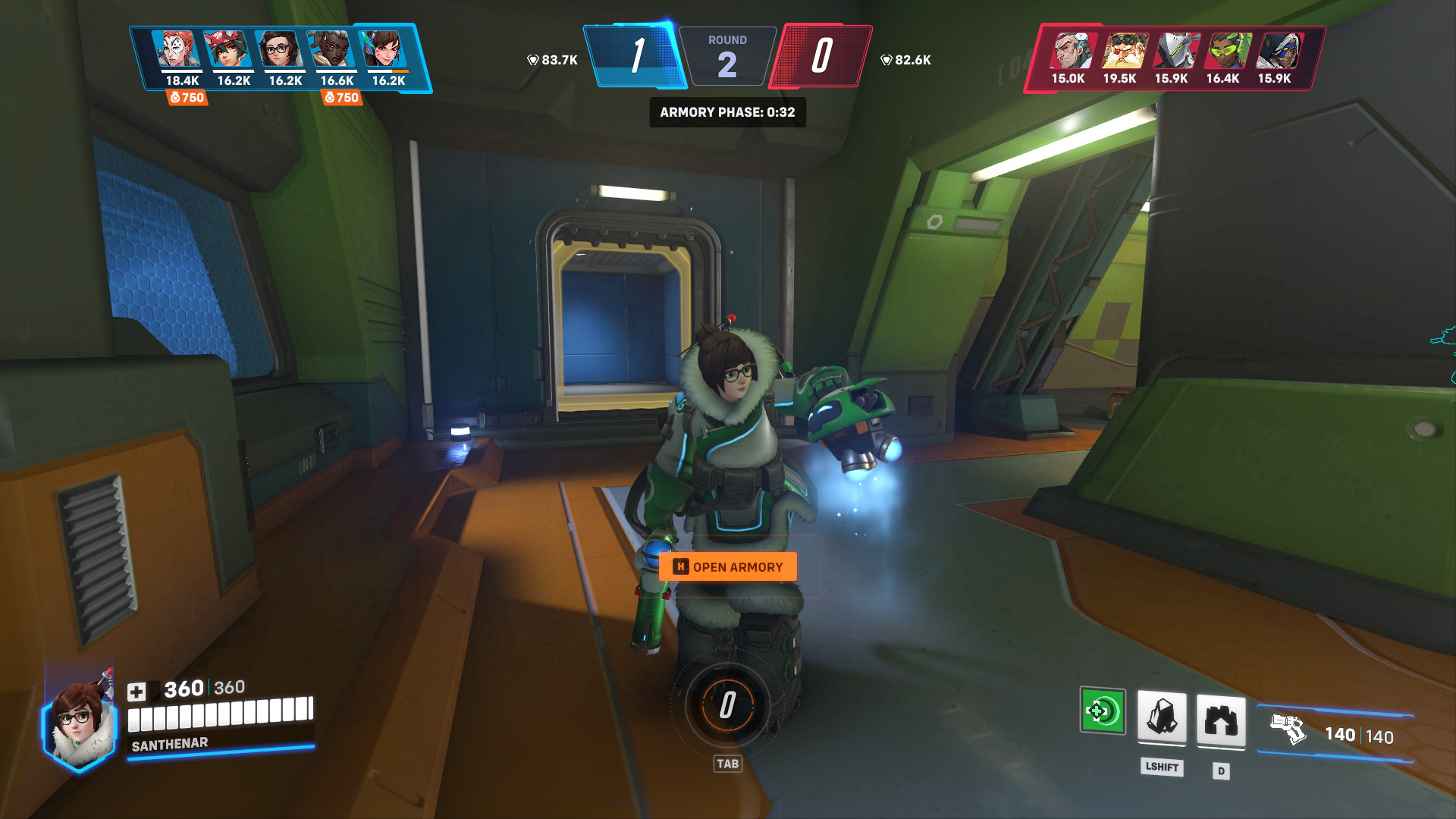Open the Armory with the orange button
Image resolution: width=1456 pixels, height=819 pixels.
(727, 567)
